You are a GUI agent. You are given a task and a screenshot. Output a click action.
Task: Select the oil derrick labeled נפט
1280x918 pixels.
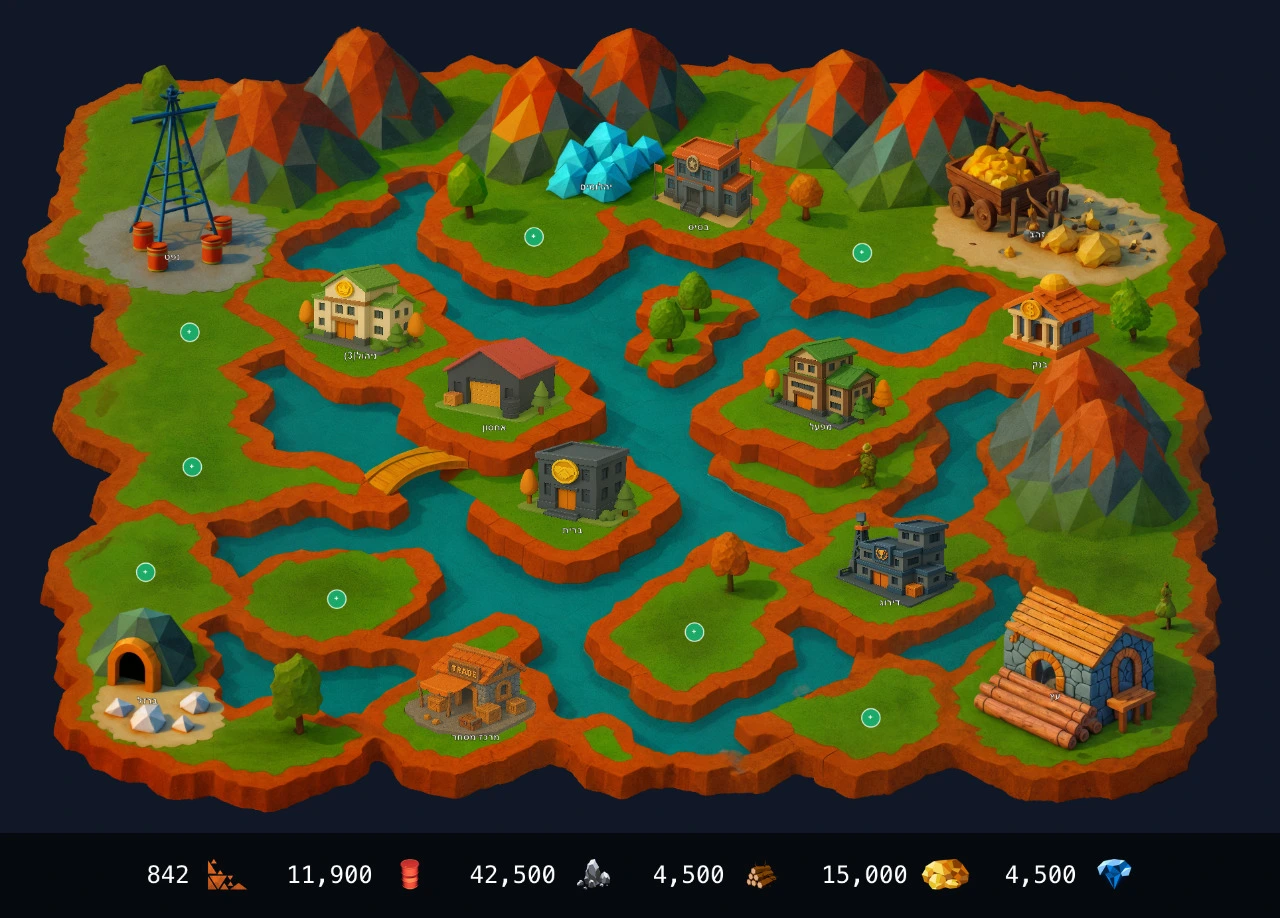tap(175, 180)
